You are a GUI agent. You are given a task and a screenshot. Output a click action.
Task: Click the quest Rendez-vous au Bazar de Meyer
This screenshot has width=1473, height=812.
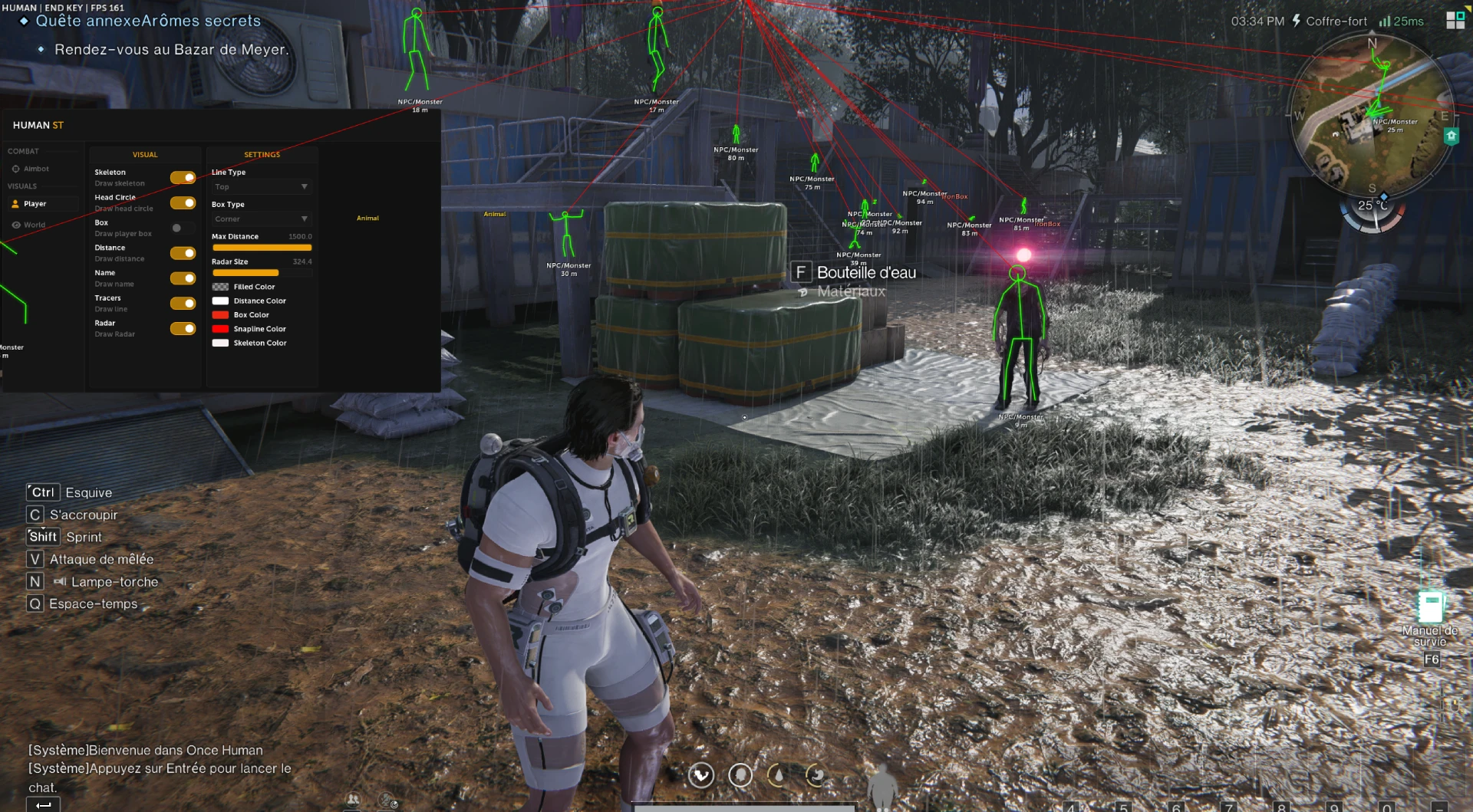coord(170,48)
